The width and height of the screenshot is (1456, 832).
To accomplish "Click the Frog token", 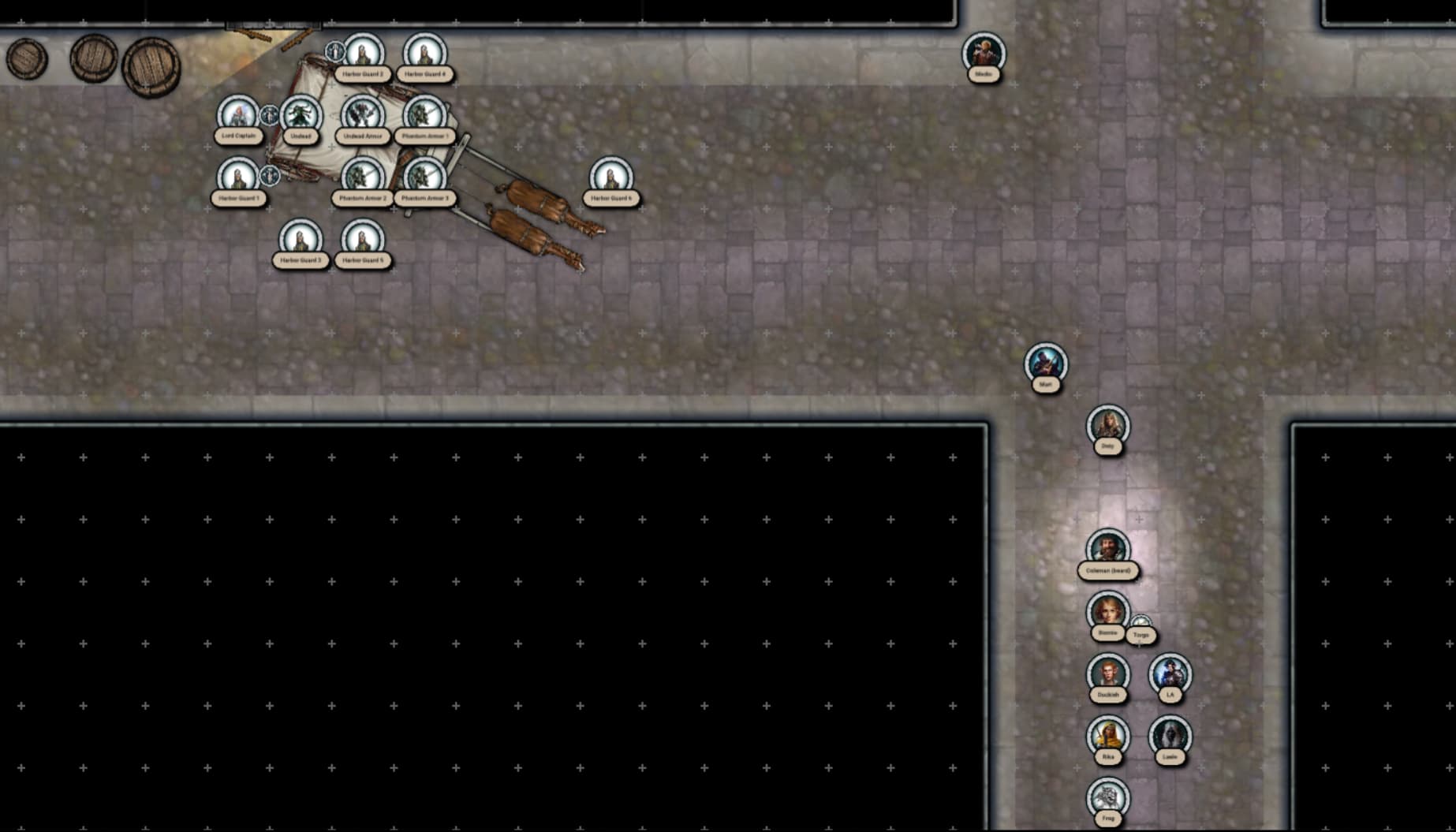I will coord(1107,797).
